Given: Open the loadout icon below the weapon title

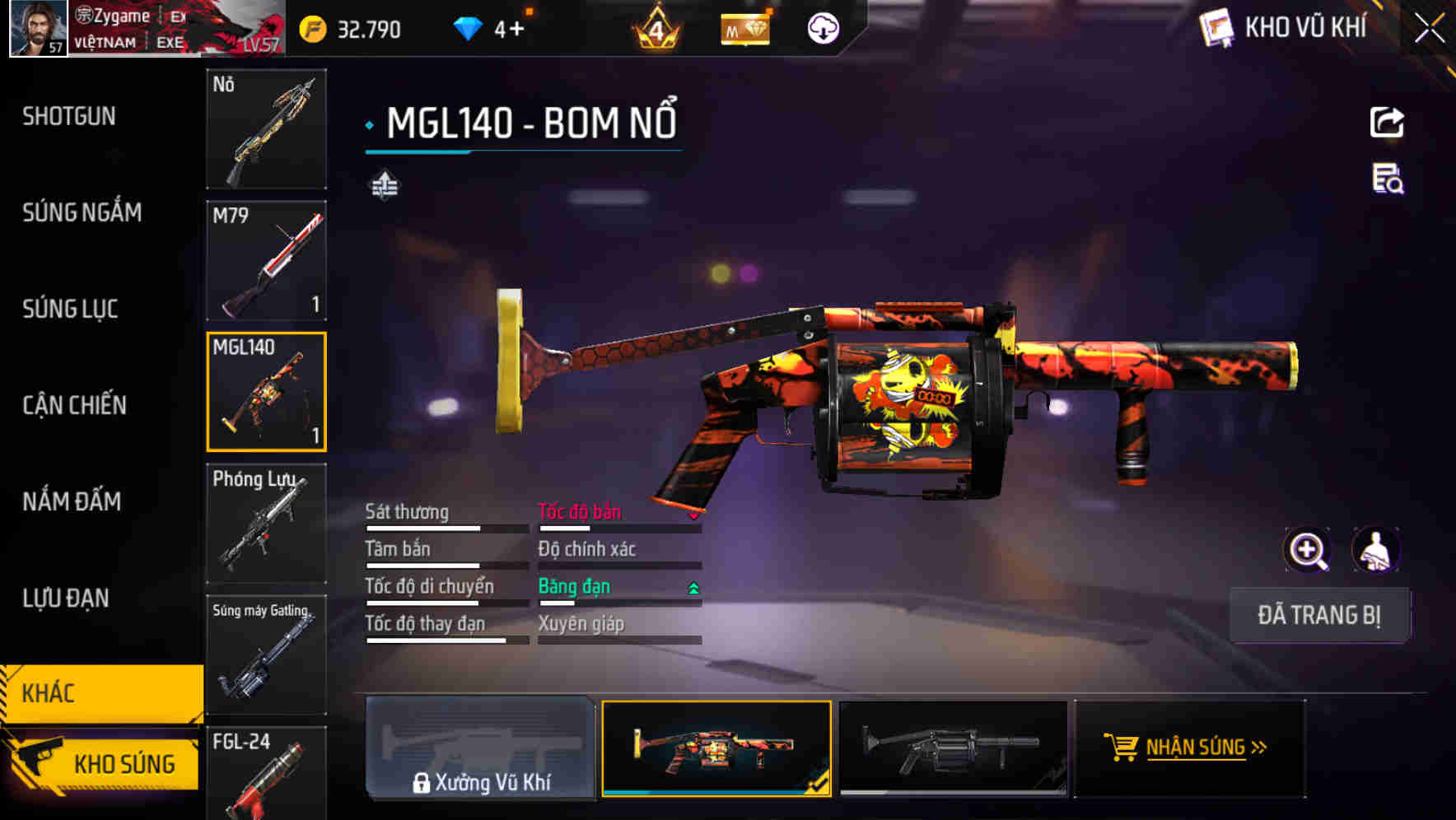Looking at the screenshot, I should 384,185.
